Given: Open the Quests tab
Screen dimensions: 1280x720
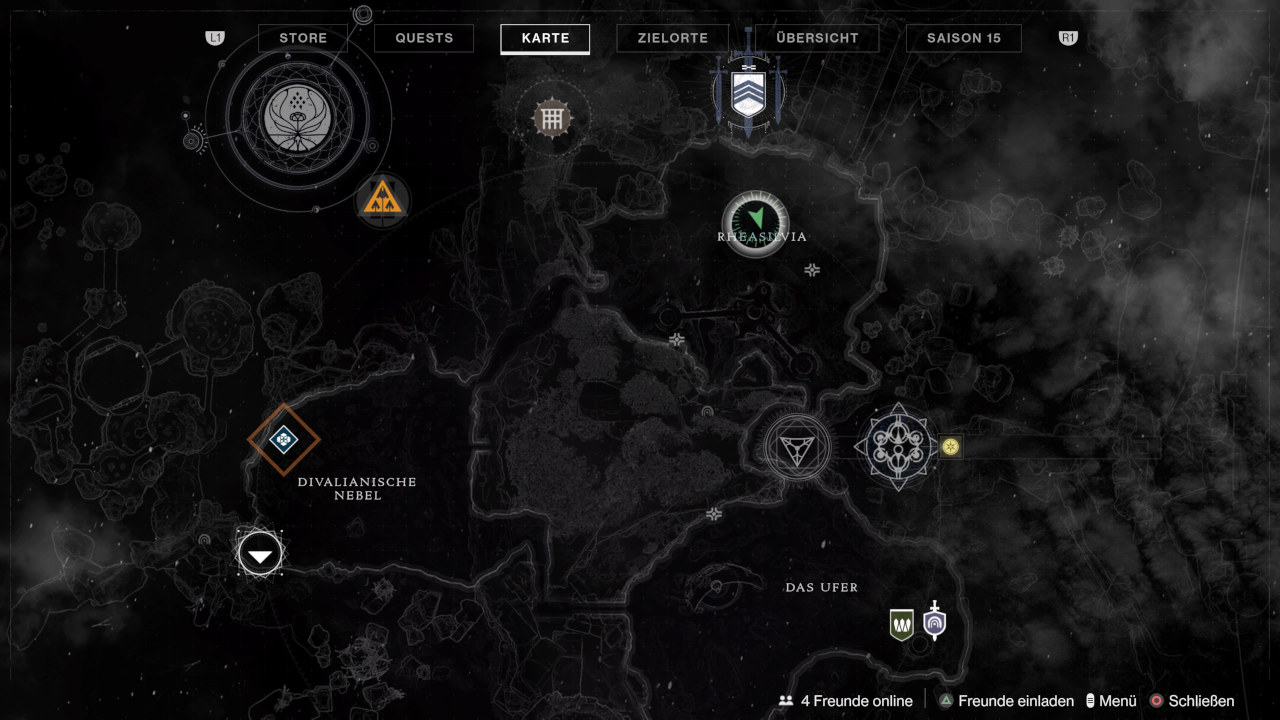Looking at the screenshot, I should pos(424,38).
